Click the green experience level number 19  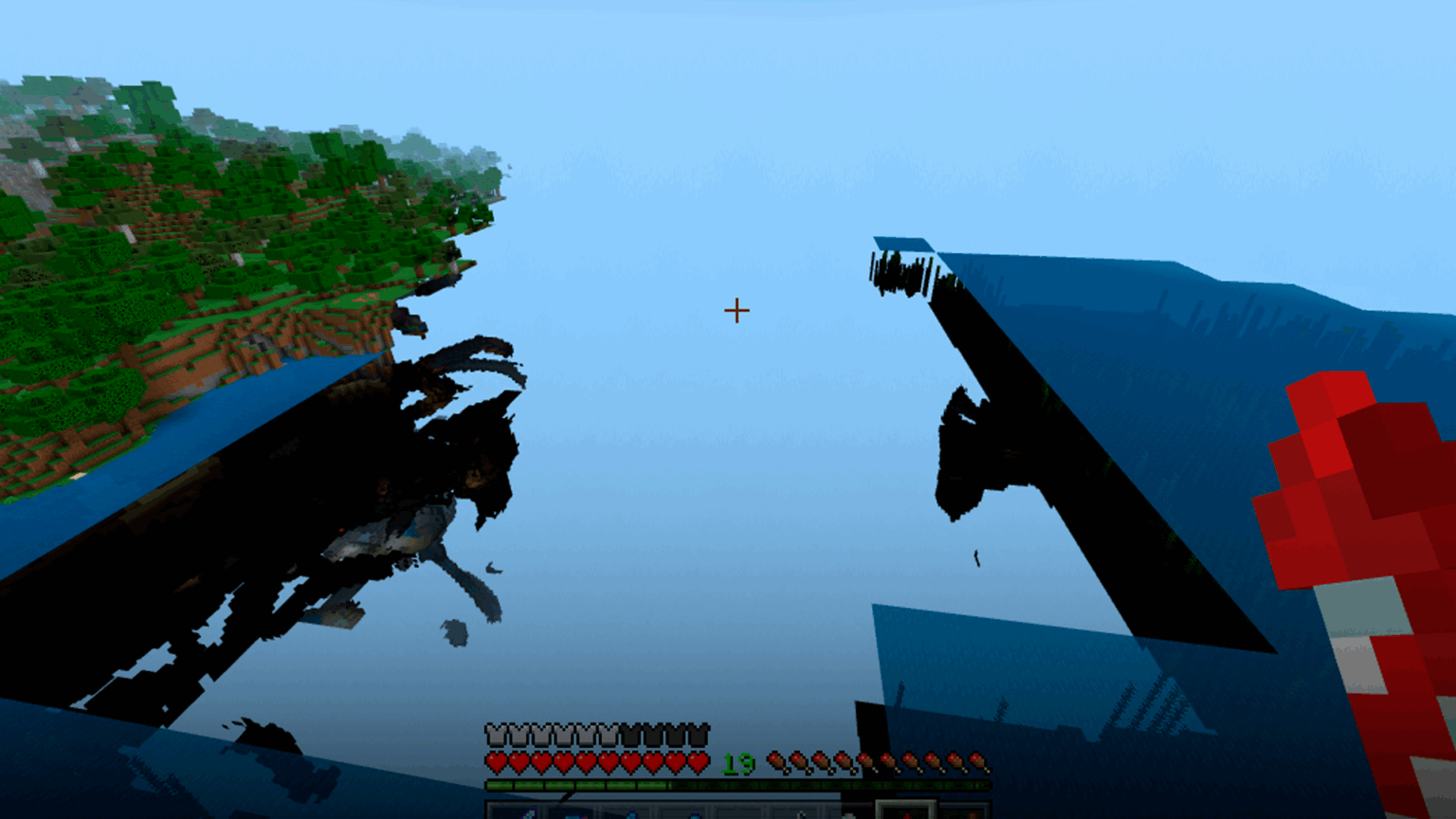click(738, 761)
